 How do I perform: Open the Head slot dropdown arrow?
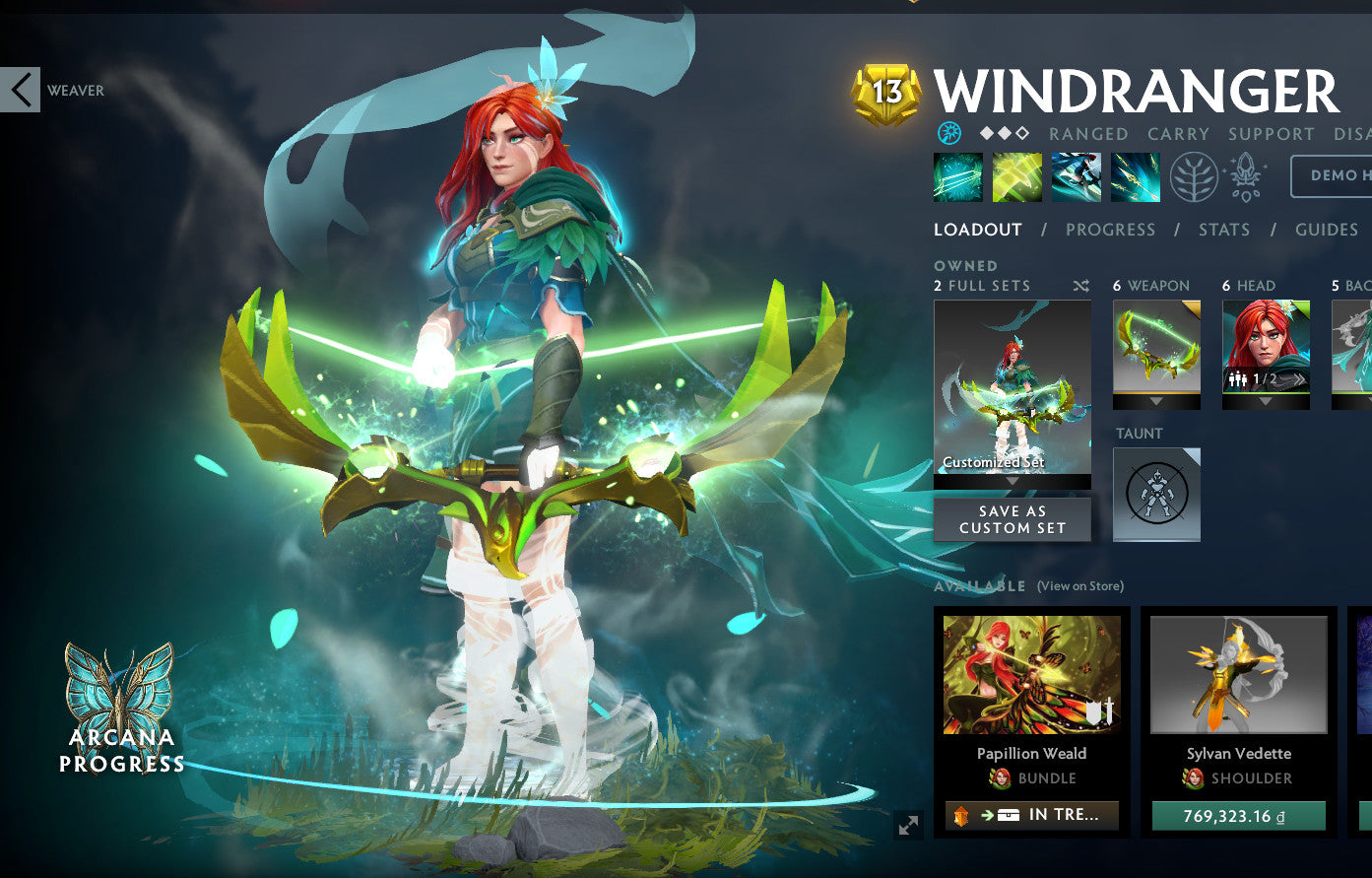1266,401
